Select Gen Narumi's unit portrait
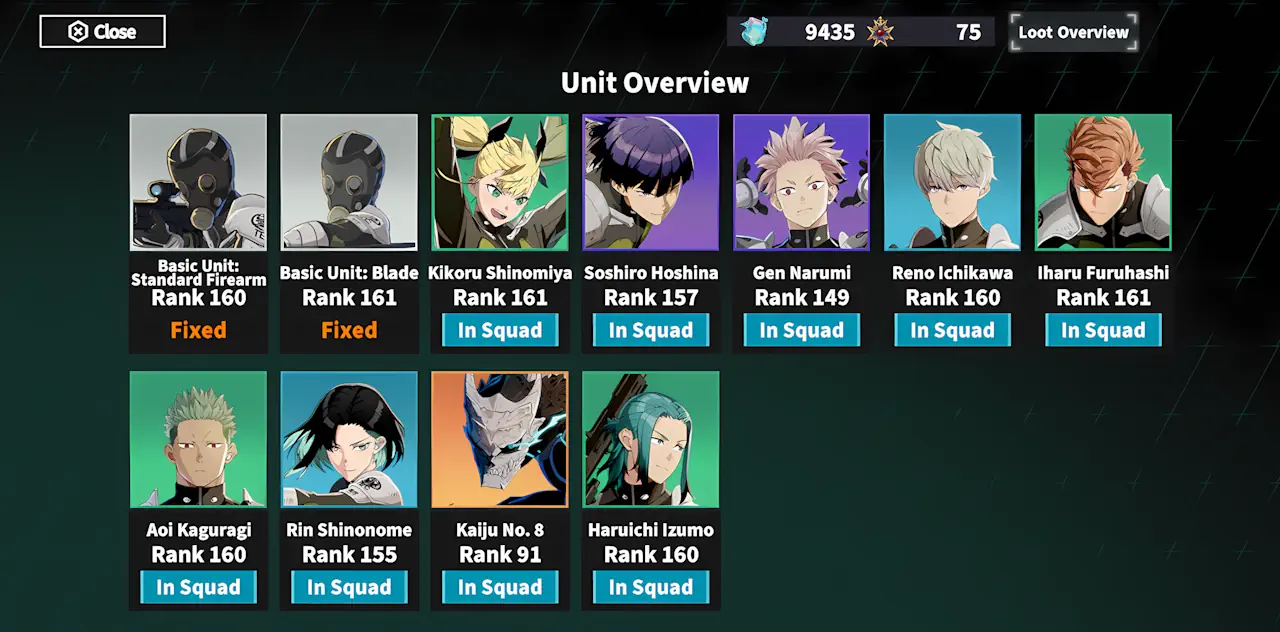 pos(802,182)
